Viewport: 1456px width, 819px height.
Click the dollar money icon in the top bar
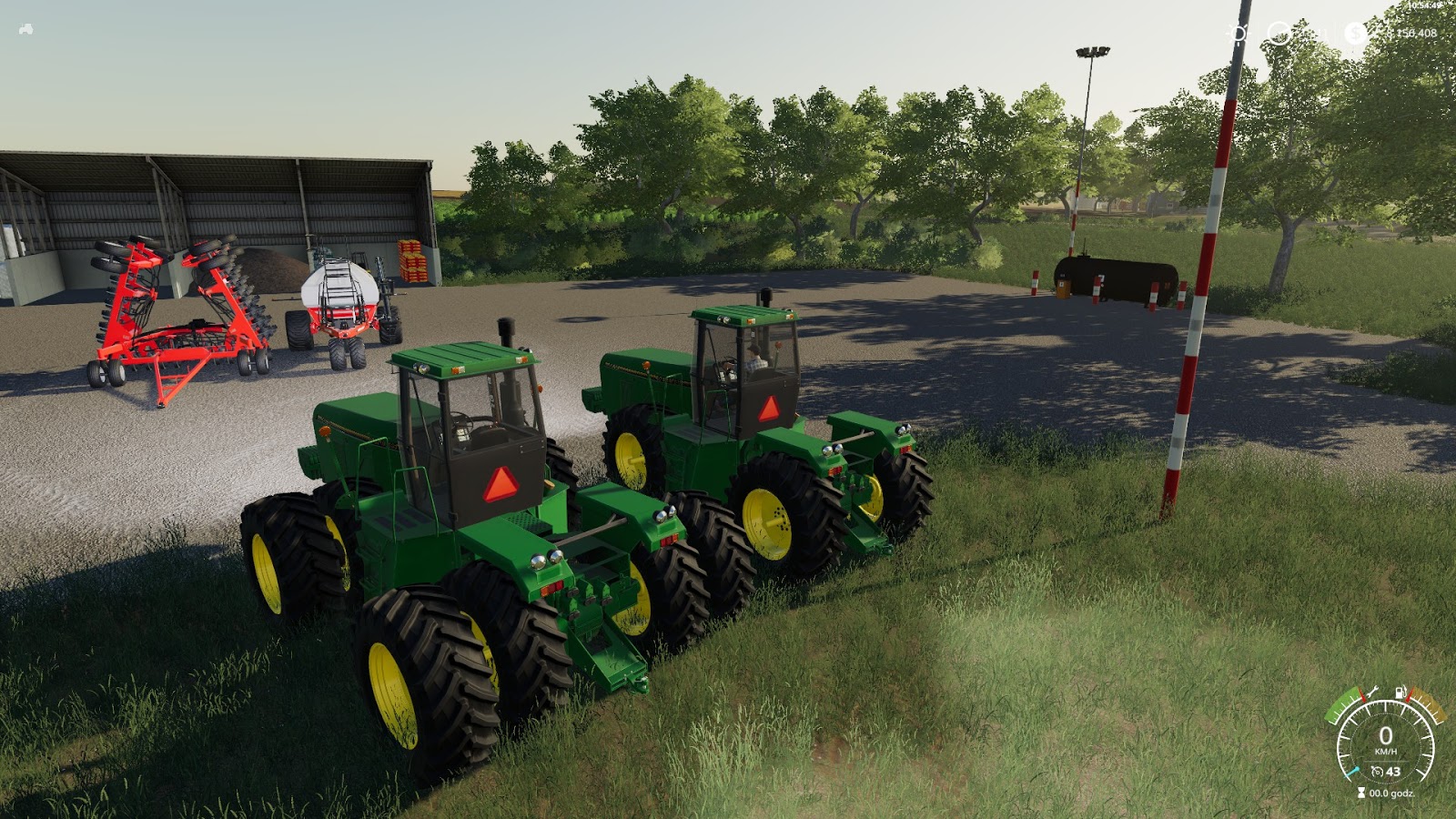1355,34
